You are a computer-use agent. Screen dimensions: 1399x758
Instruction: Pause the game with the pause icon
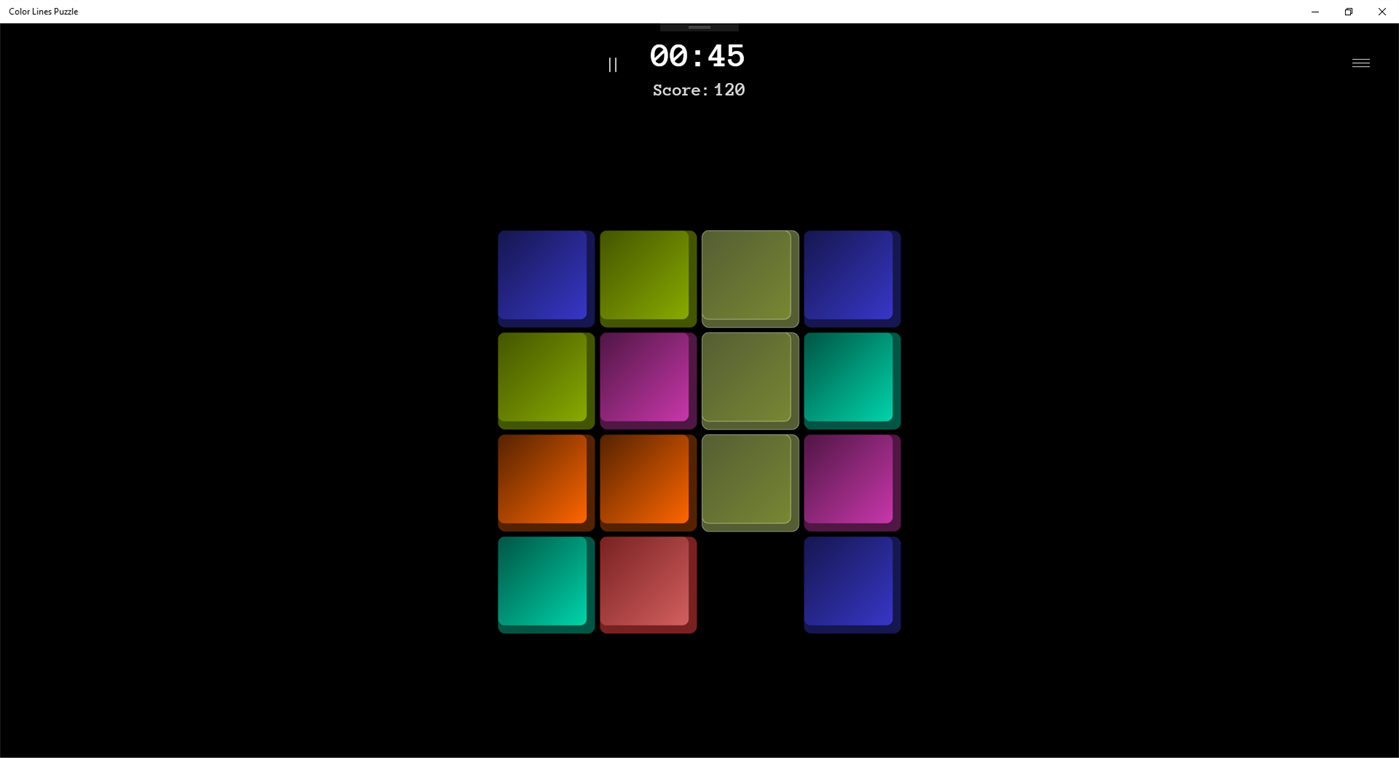coord(612,64)
